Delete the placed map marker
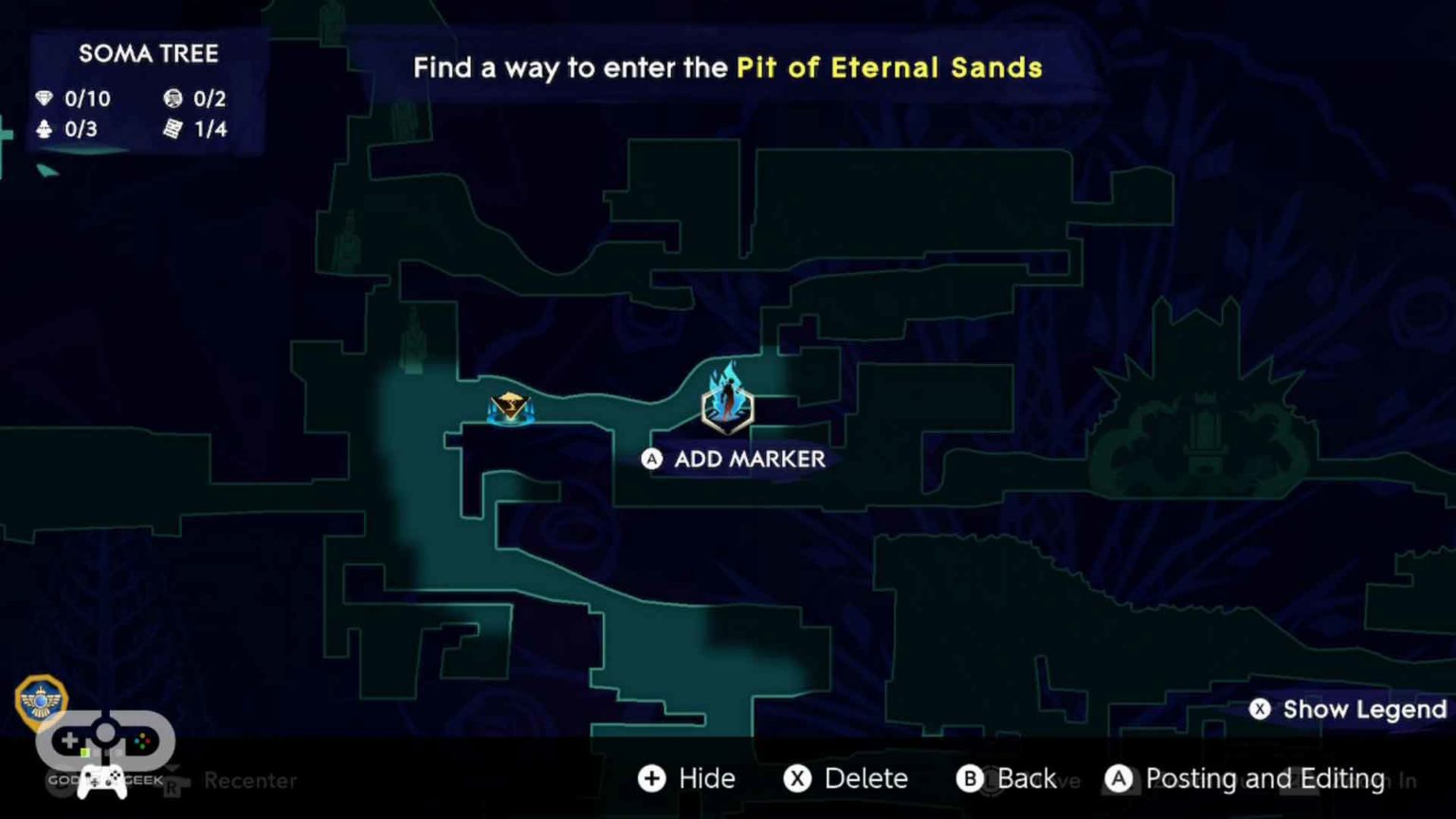 [846, 778]
